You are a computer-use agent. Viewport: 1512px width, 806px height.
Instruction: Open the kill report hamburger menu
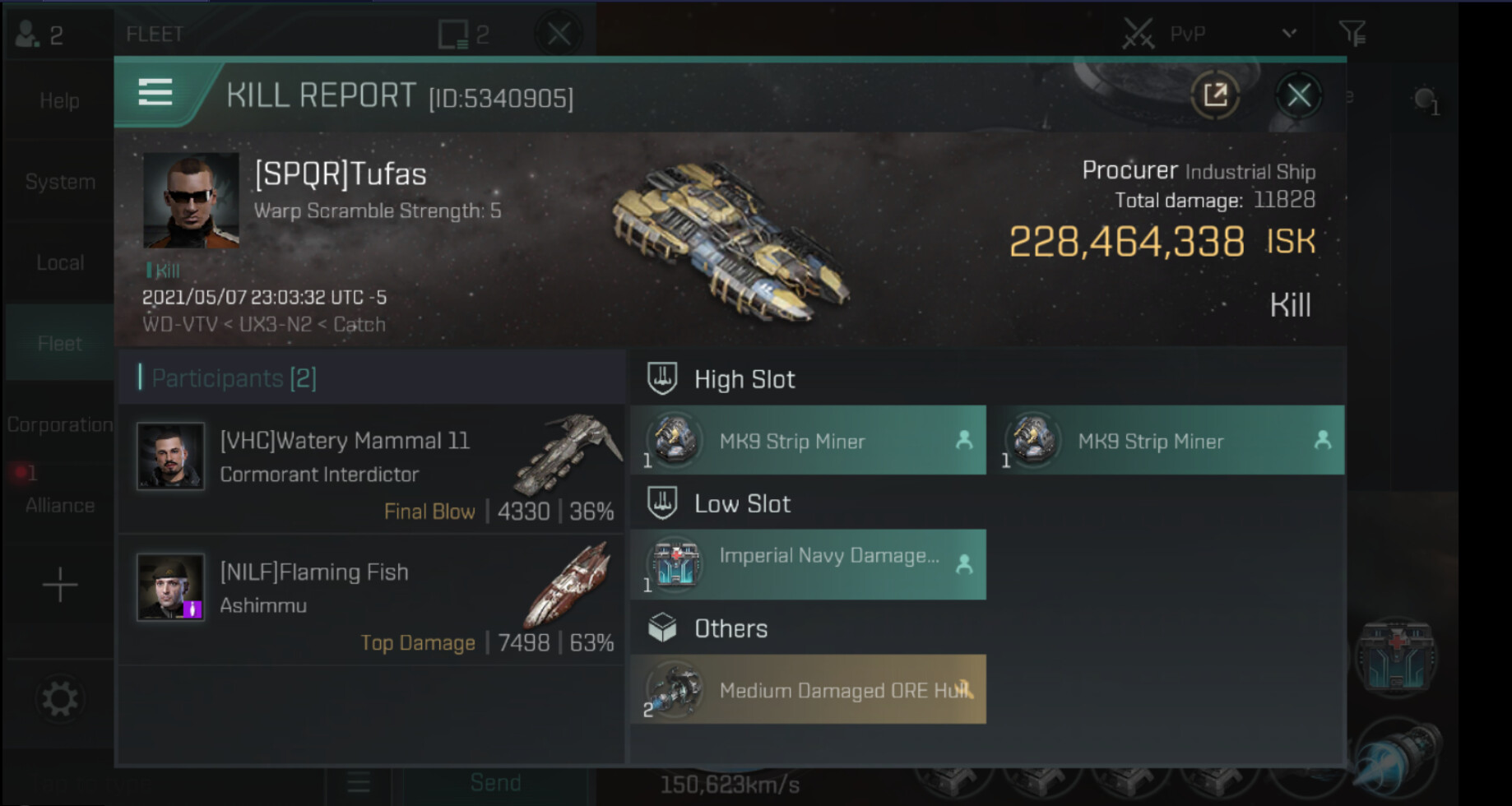pyautogui.click(x=155, y=93)
